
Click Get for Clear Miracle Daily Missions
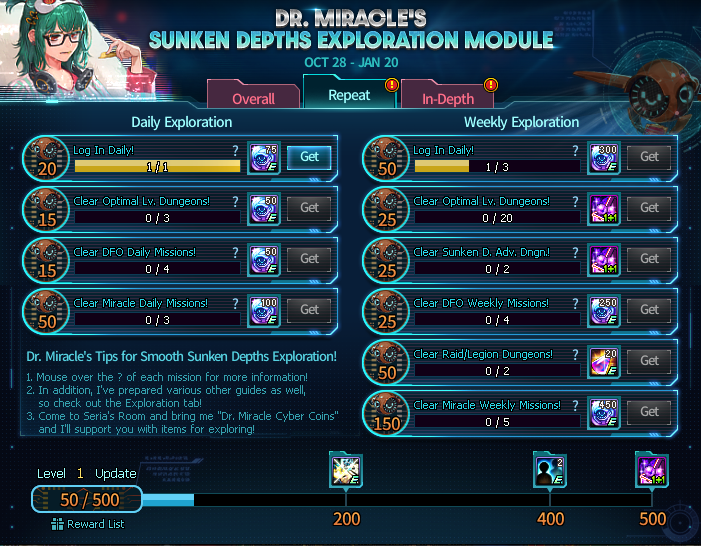pos(309,310)
